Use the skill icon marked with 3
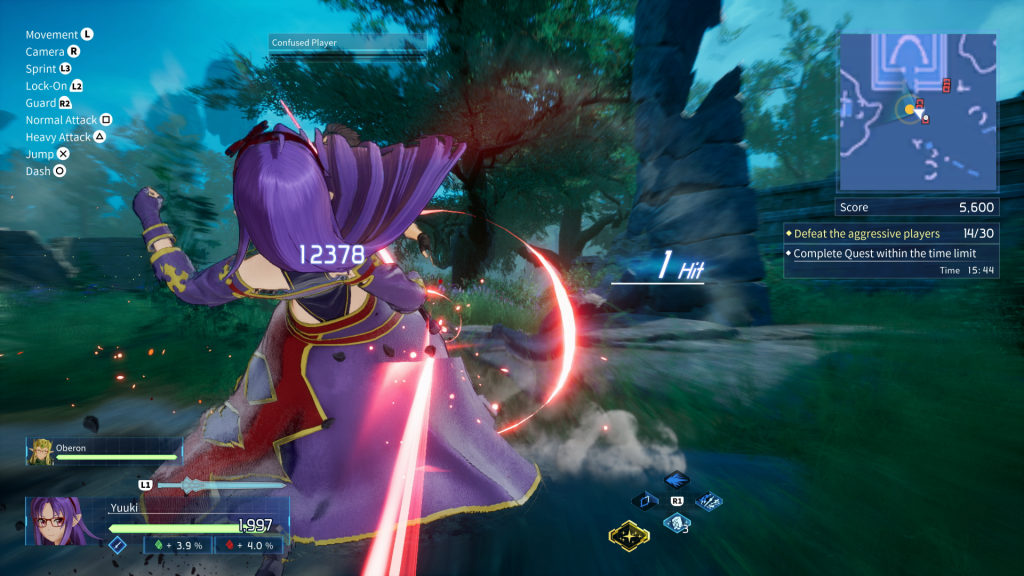The image size is (1024, 576). (x=676, y=522)
